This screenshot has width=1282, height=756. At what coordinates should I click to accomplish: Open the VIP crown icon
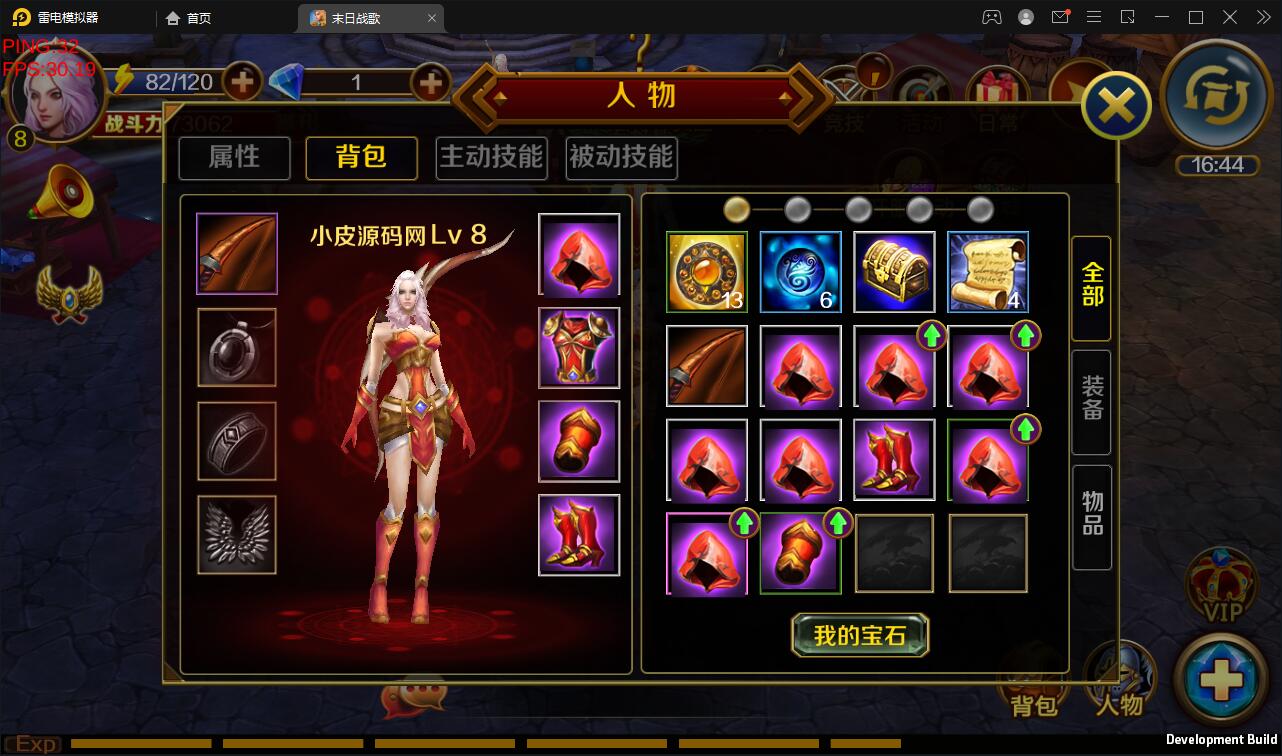tap(1224, 587)
